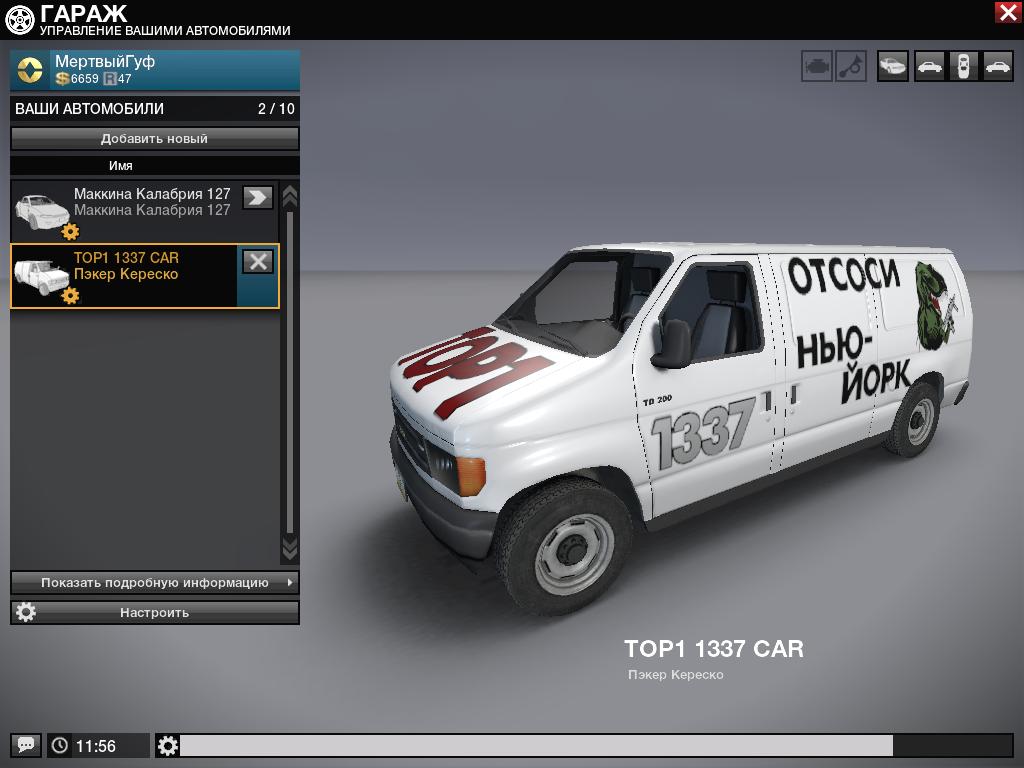Toggle the engine sound icon

click(x=817, y=67)
